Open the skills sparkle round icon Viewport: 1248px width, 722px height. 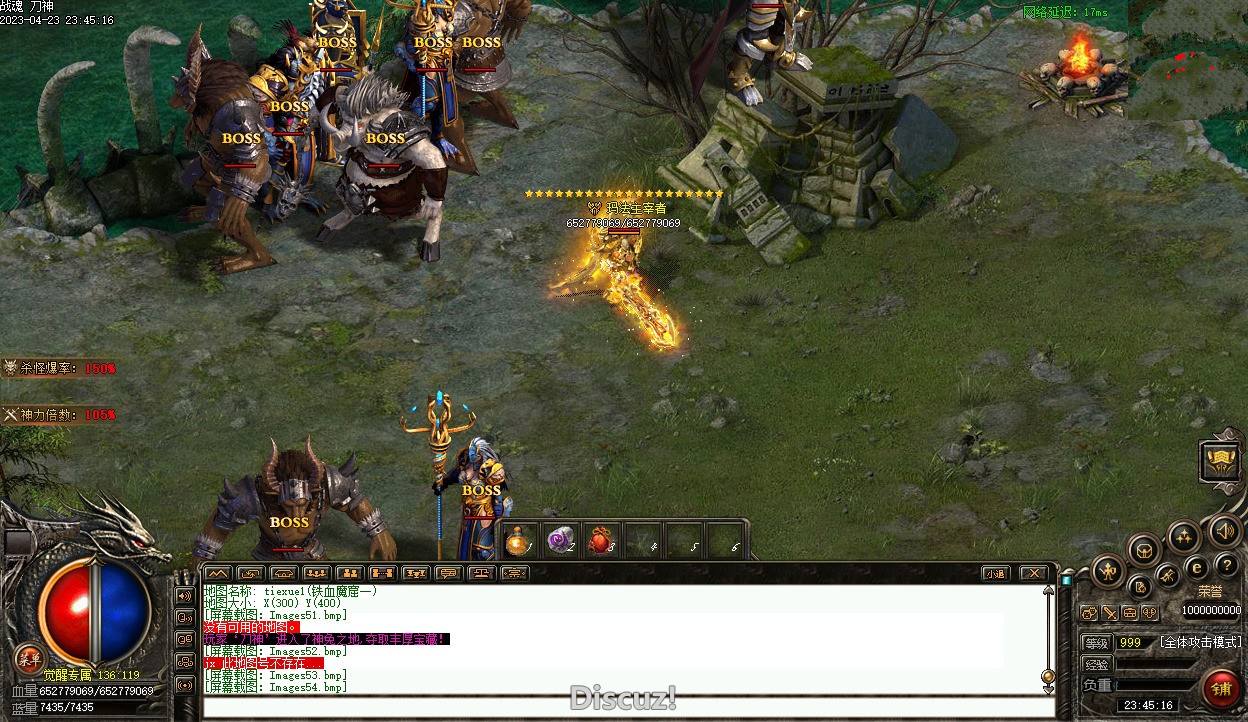(x=1184, y=536)
